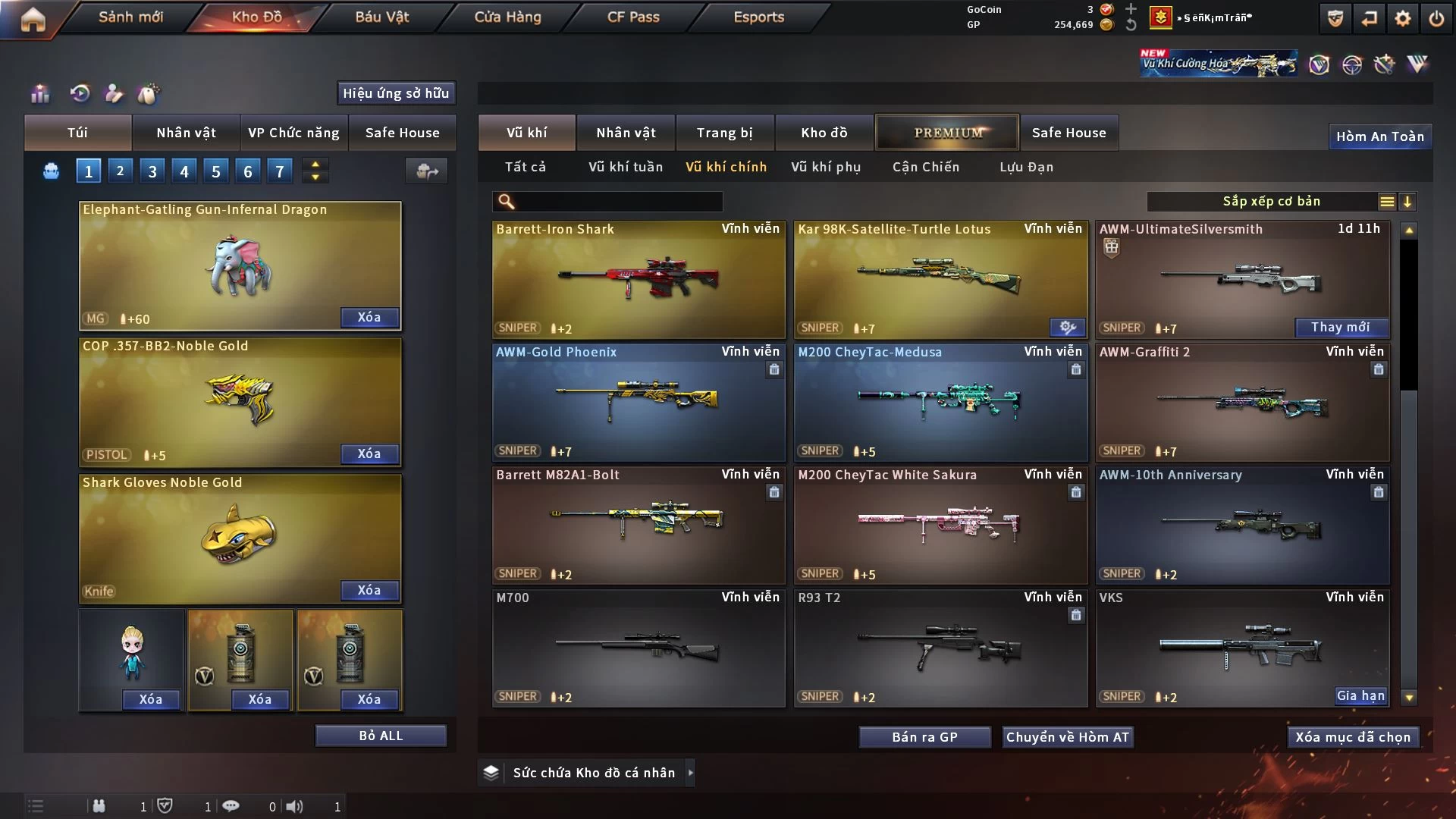The height and width of the screenshot is (819, 1456).
Task: Select the Vũ khí phụ category
Action: coord(825,167)
